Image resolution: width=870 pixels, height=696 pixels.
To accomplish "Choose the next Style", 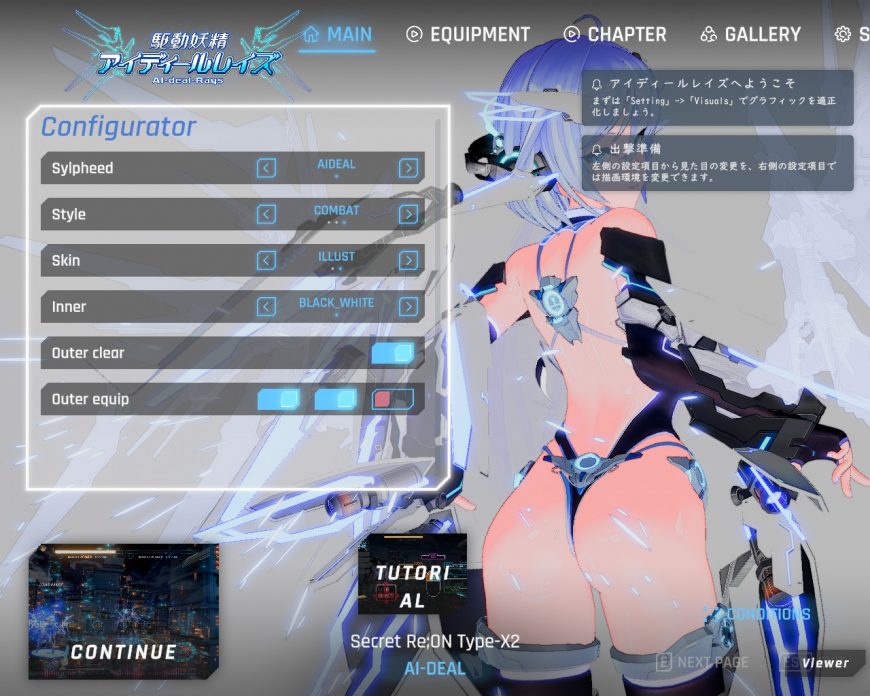I will [408, 214].
